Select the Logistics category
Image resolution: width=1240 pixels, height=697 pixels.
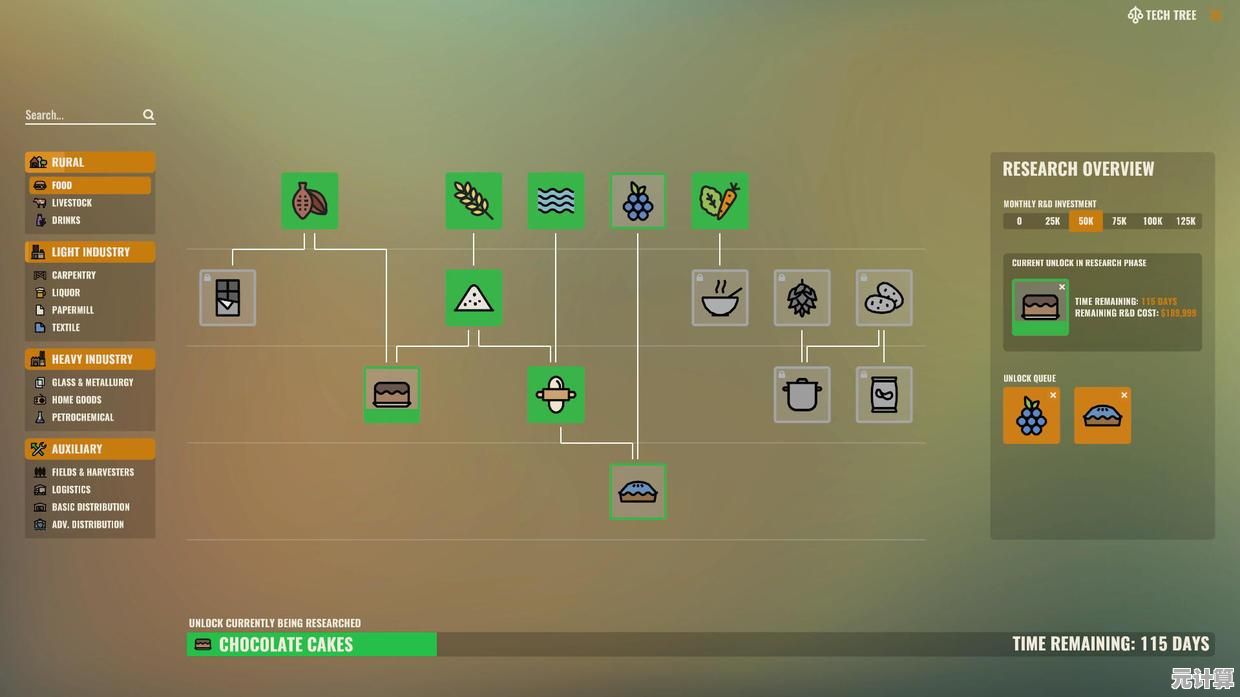[71, 490]
